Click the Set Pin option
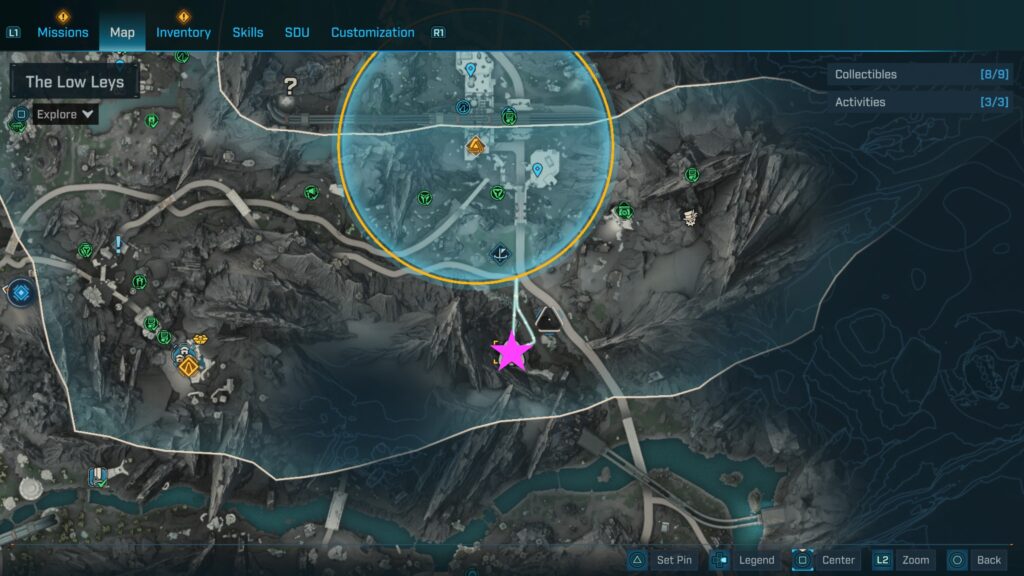 click(661, 560)
